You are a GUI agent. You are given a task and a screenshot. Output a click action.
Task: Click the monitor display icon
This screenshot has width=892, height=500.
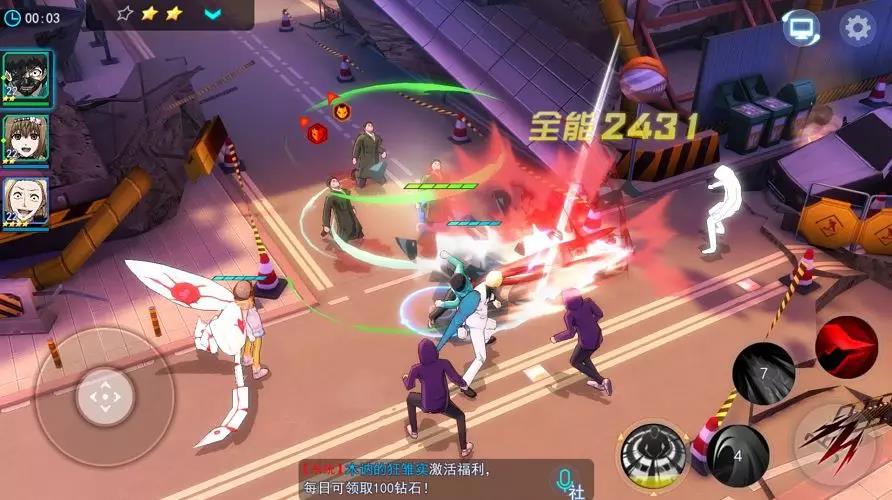[x=800, y=28]
